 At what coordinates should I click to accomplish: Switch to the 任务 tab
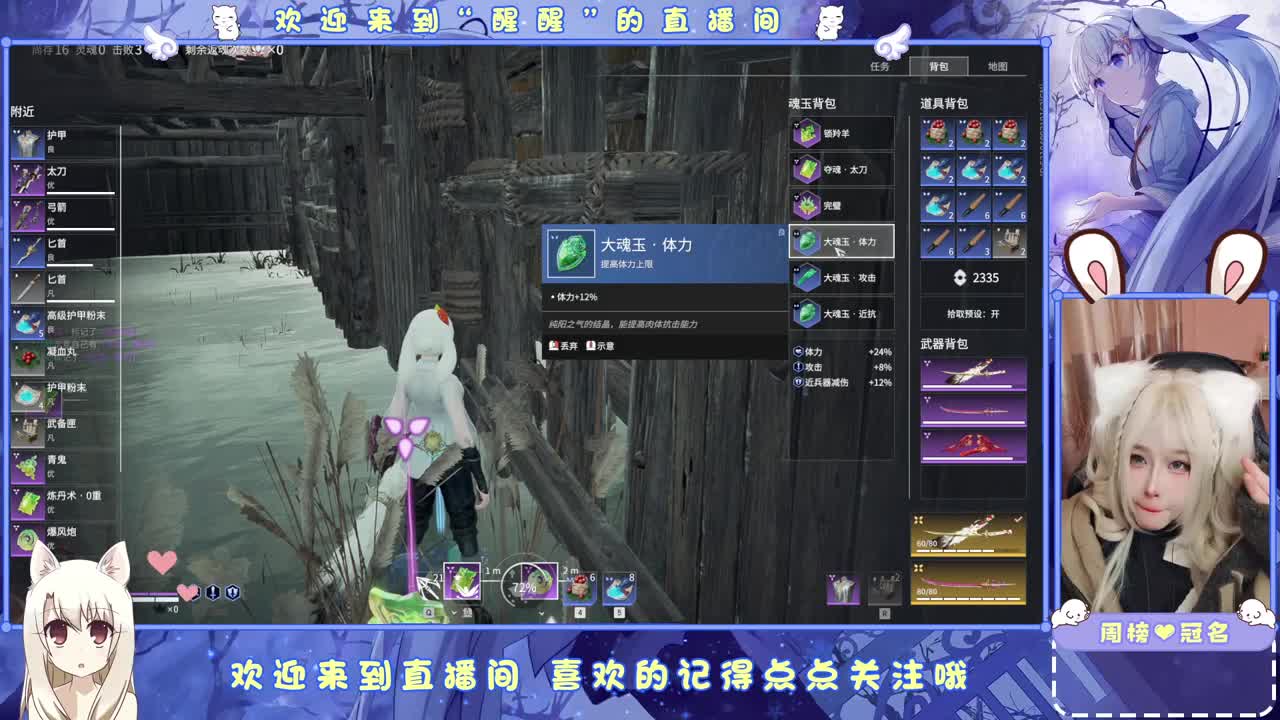pyautogui.click(x=879, y=66)
